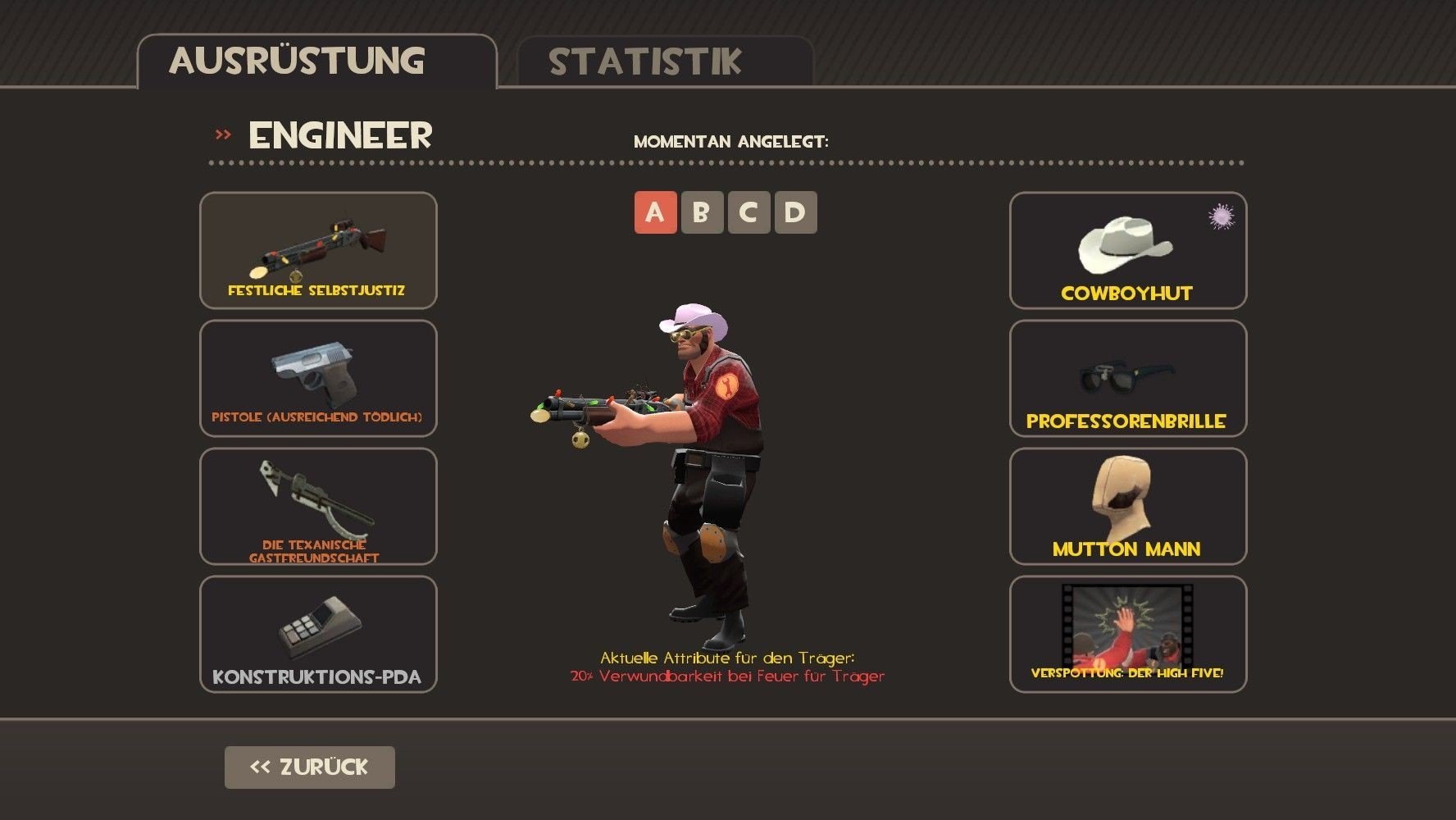Open the Konstruktions-PDA slot
The image size is (1456, 820).
318,634
